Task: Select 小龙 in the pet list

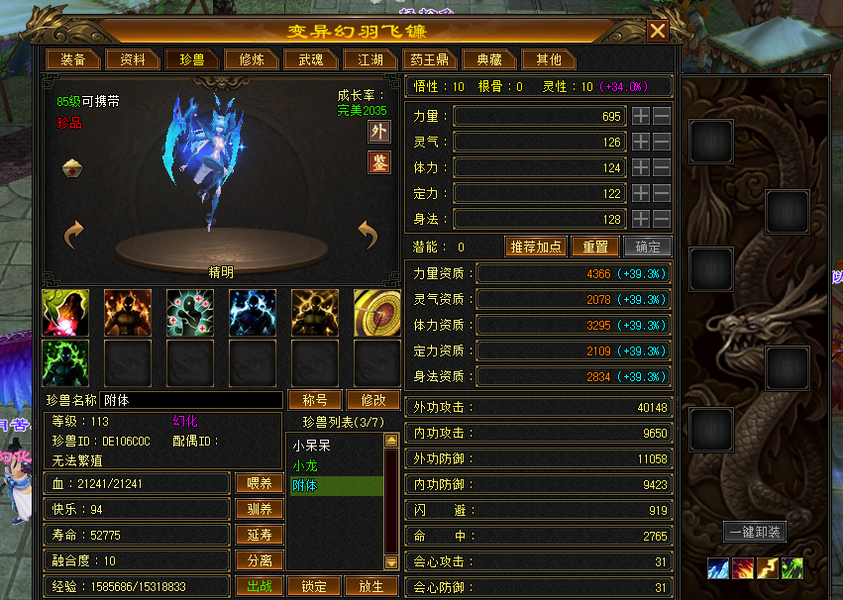Action: 305,465
